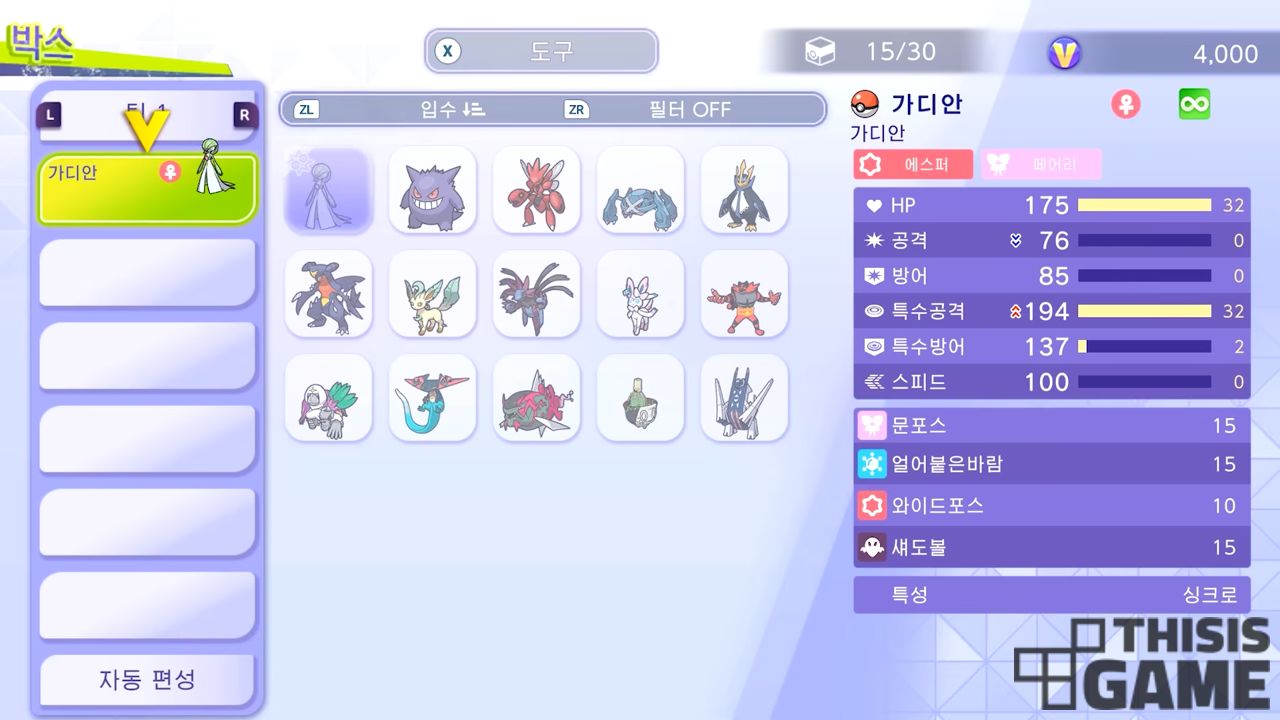1280x720 pixels.
Task: Open the 특성 싱크로 ability row
Action: [1051, 595]
